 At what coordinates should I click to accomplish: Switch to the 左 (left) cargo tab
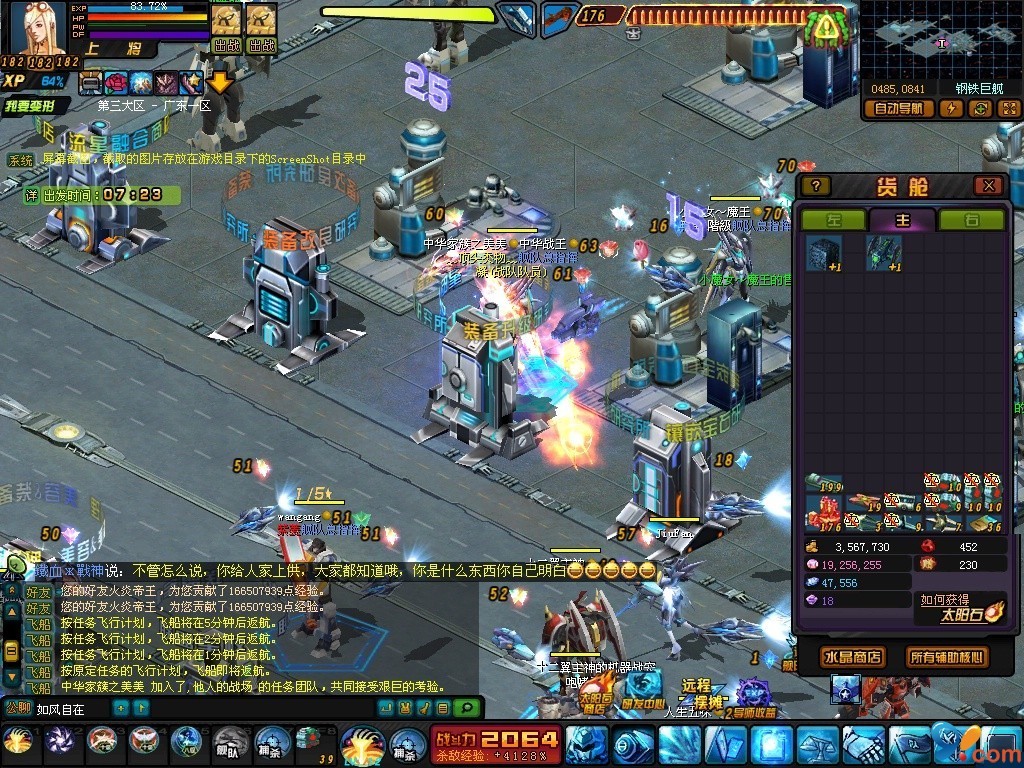(x=833, y=220)
